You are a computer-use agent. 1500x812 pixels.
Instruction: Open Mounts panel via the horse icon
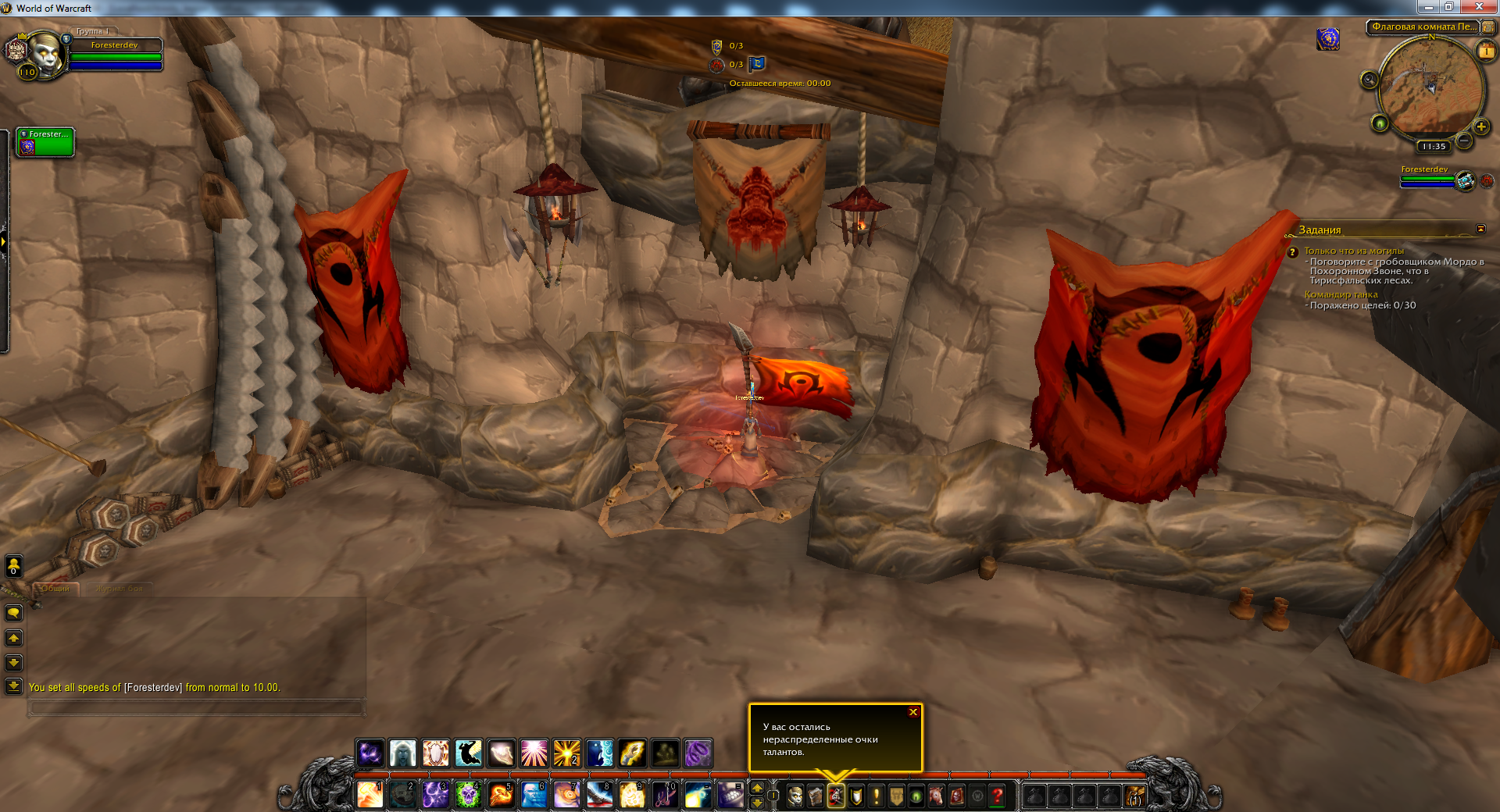[937, 796]
